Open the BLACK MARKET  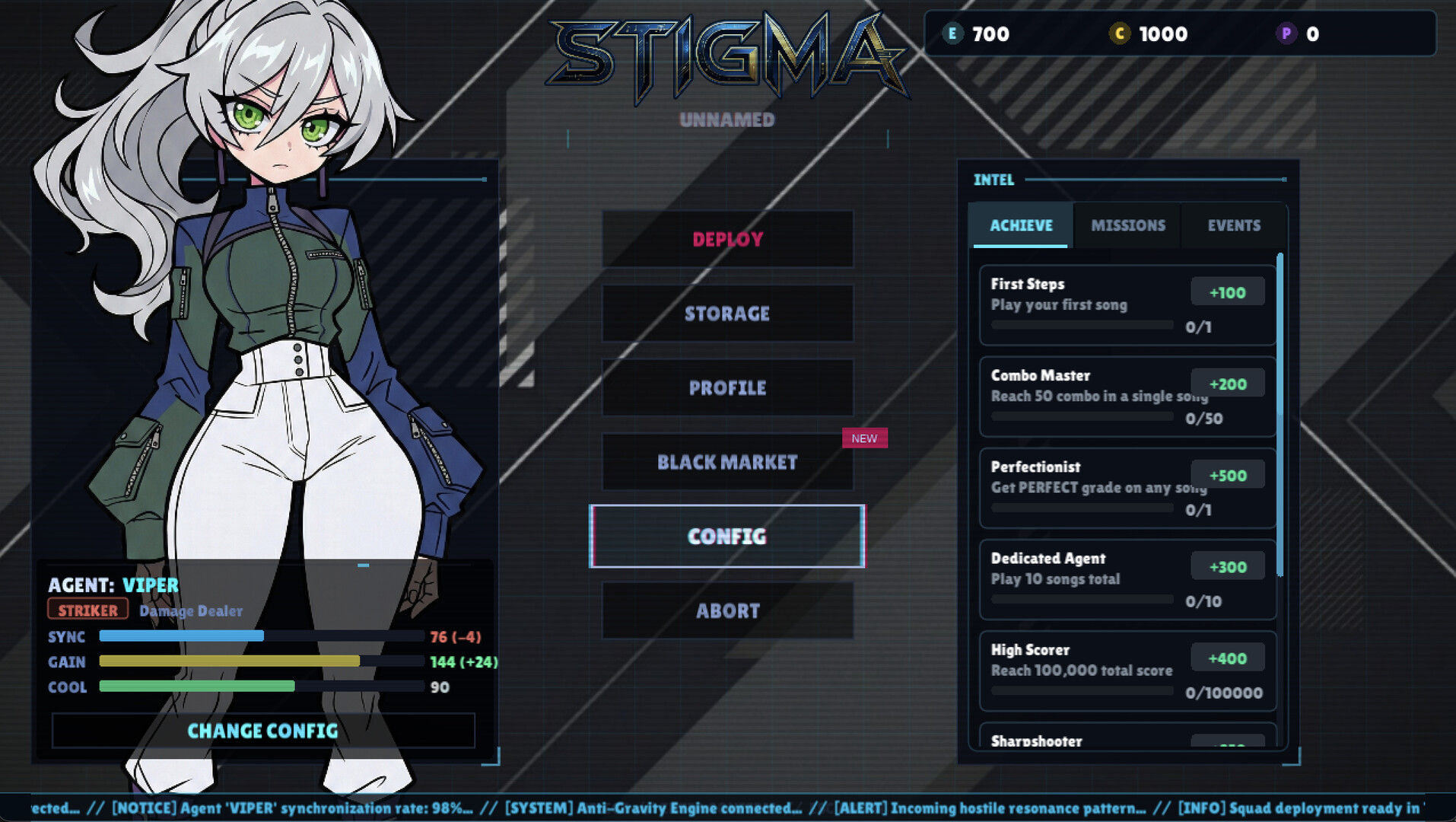click(727, 461)
